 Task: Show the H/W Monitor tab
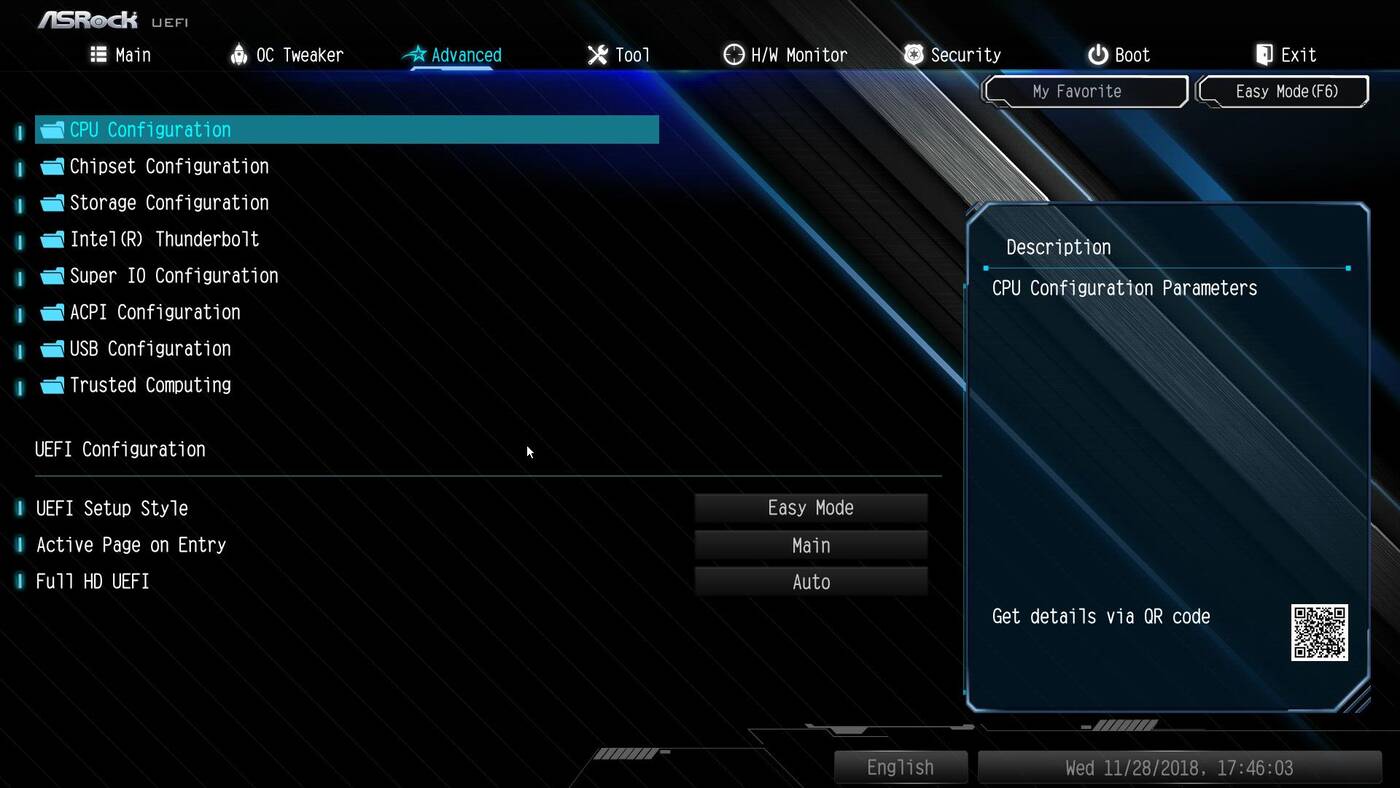click(785, 55)
